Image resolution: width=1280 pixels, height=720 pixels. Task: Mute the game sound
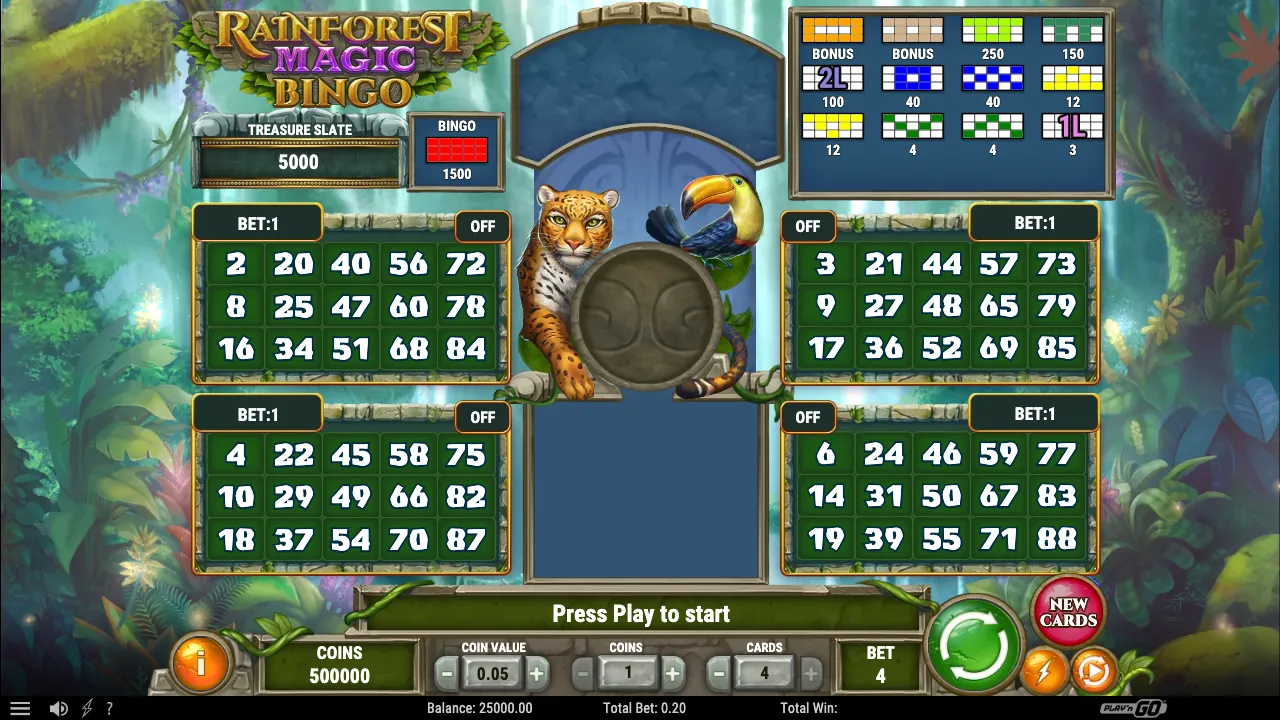[x=58, y=708]
